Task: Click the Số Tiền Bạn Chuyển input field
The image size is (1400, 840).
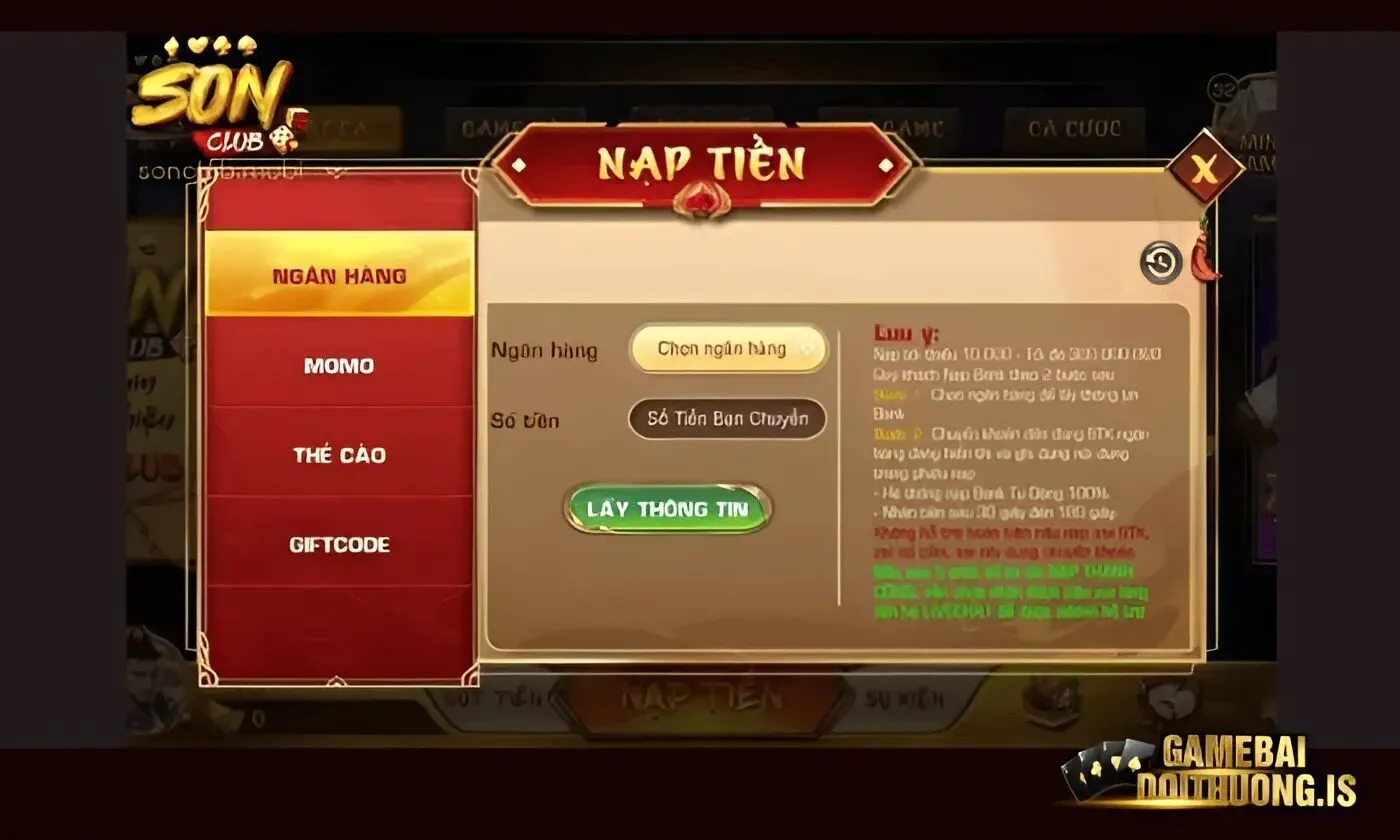Action: pos(727,419)
